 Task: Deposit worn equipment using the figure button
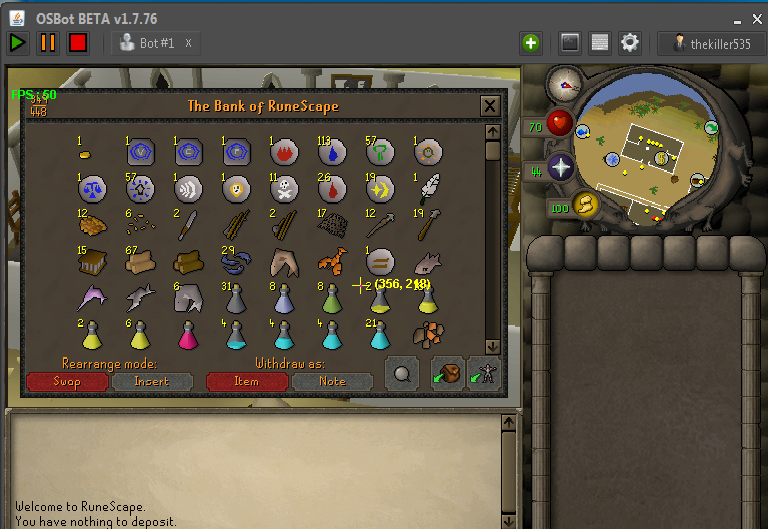(x=484, y=374)
